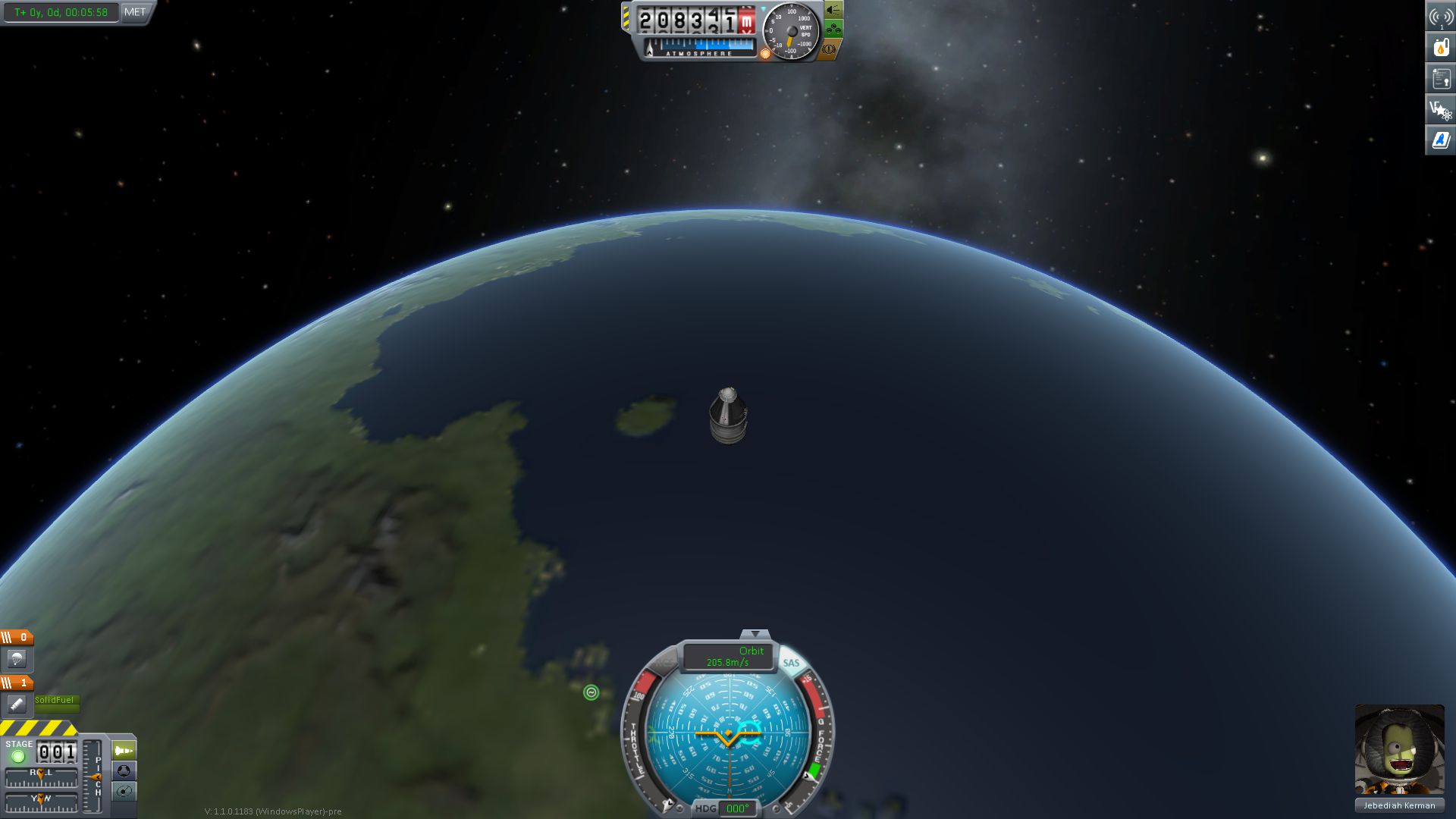1456x819 pixels.
Task: Open the contracts clipboard app
Action: (1440, 78)
